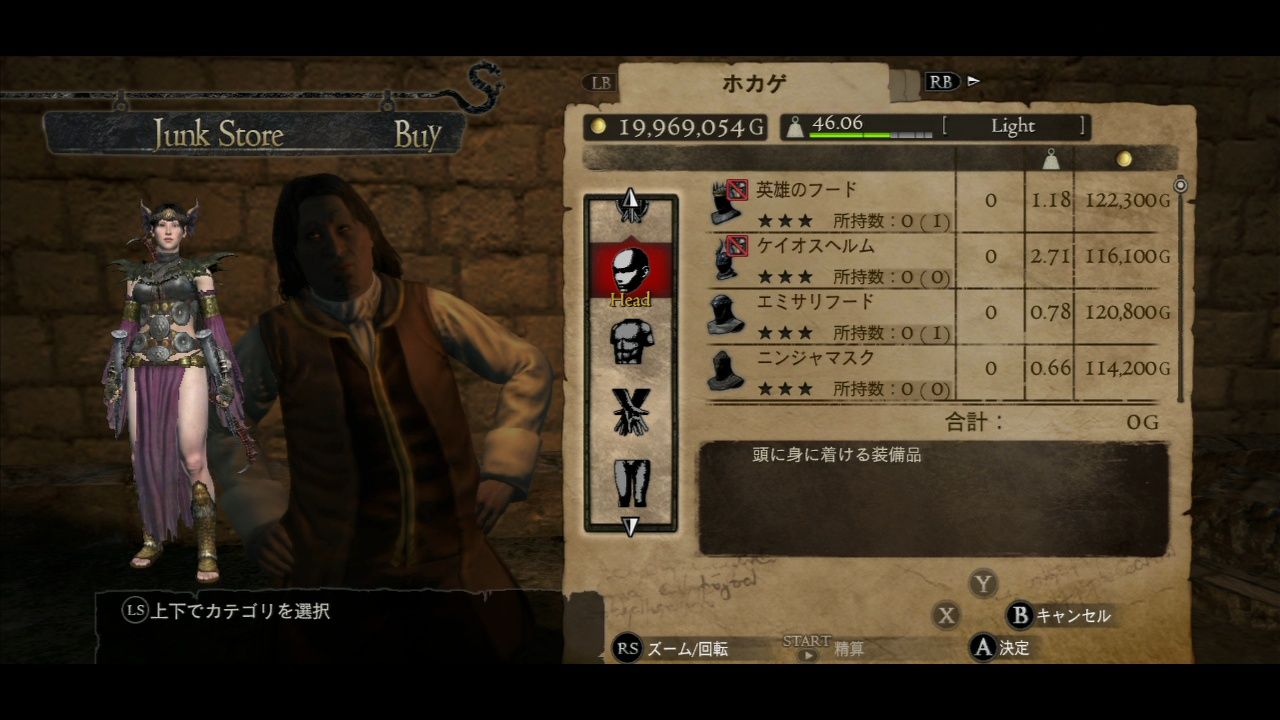Toggle the red-marked slot on ケイオスヘルム
This screenshot has width=1280, height=720.
click(739, 245)
